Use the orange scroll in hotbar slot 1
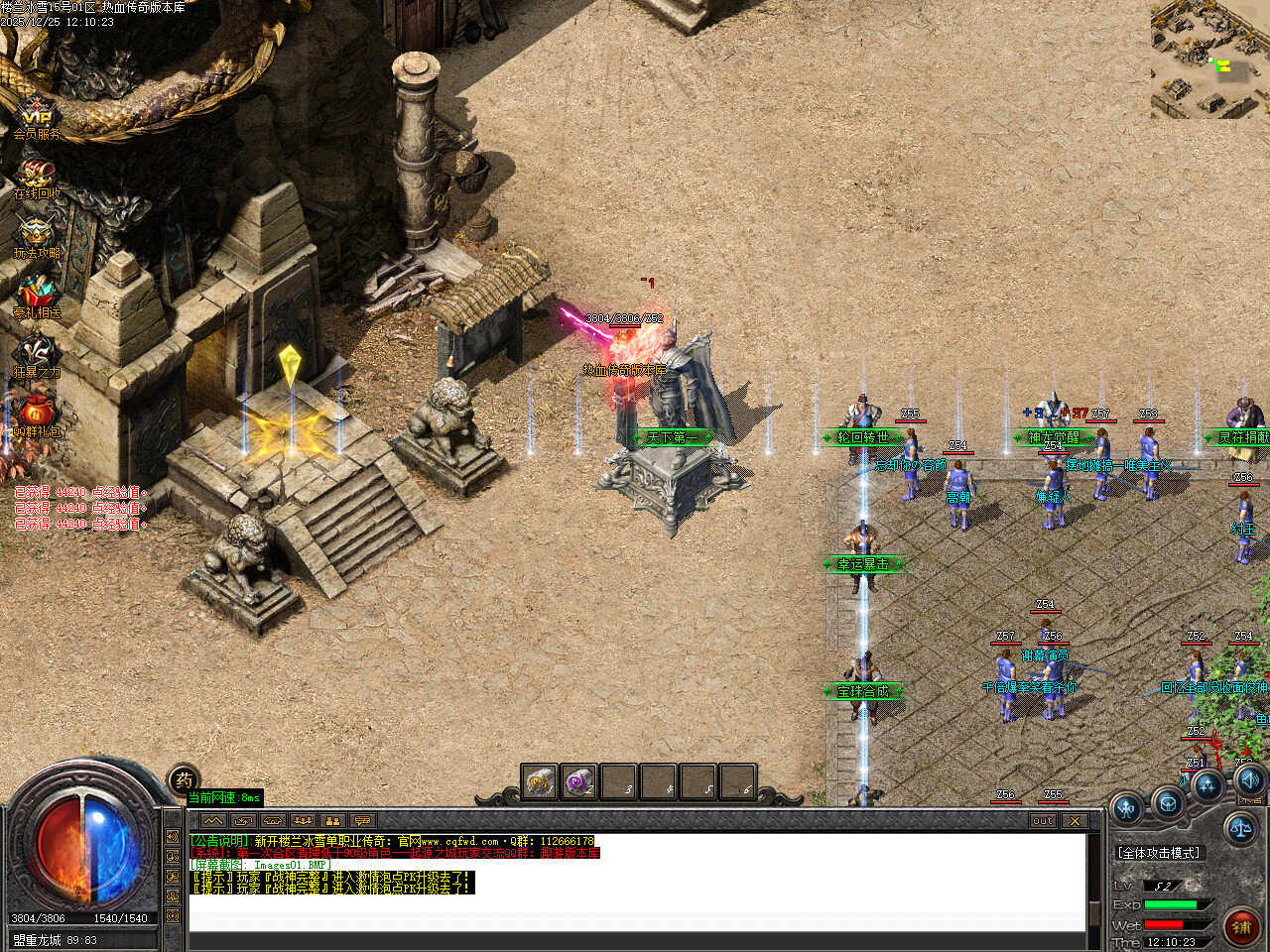Screen dimensions: 1270x952 [540, 782]
